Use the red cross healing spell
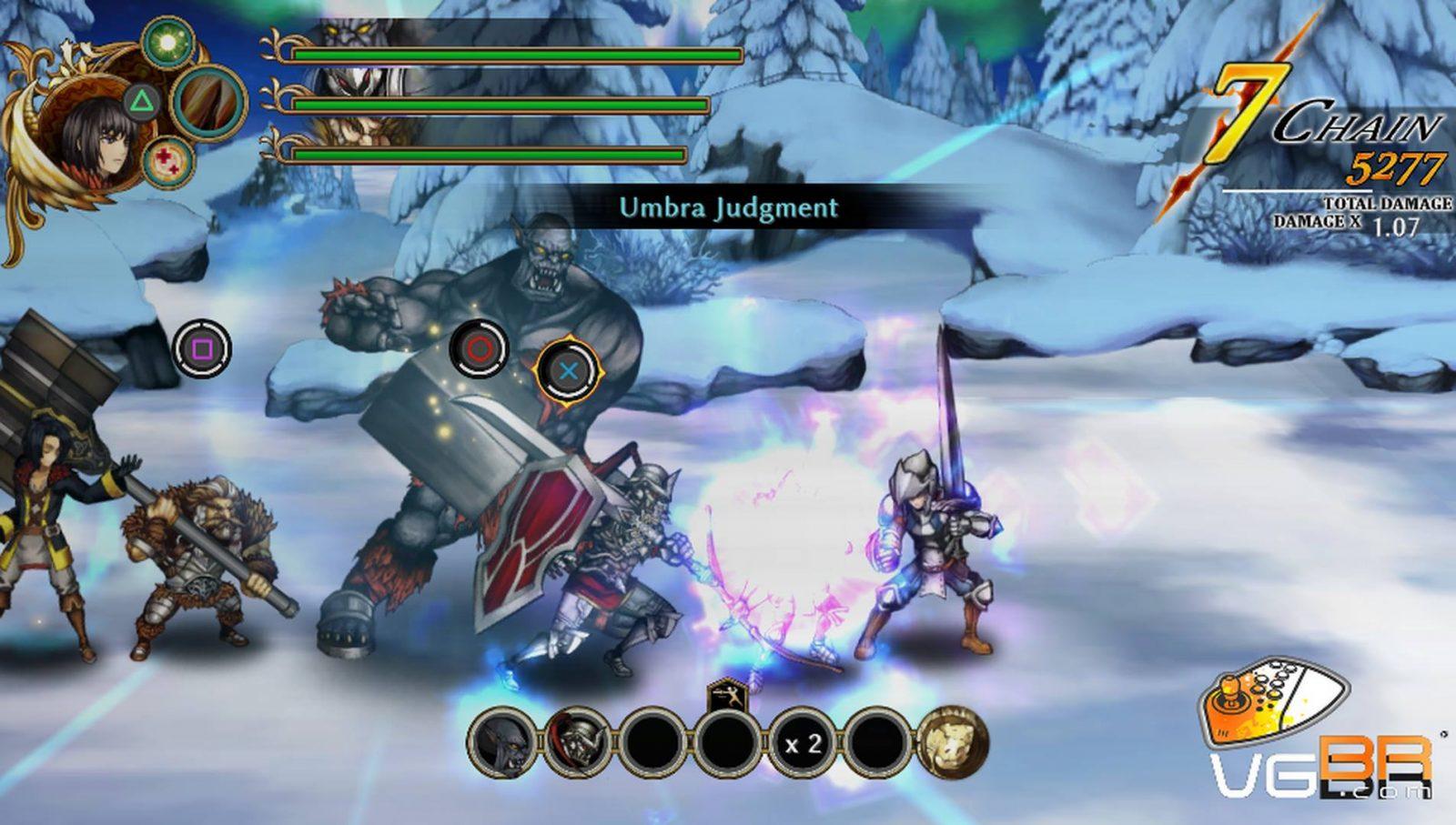This screenshot has width=1456, height=825. coord(167,160)
